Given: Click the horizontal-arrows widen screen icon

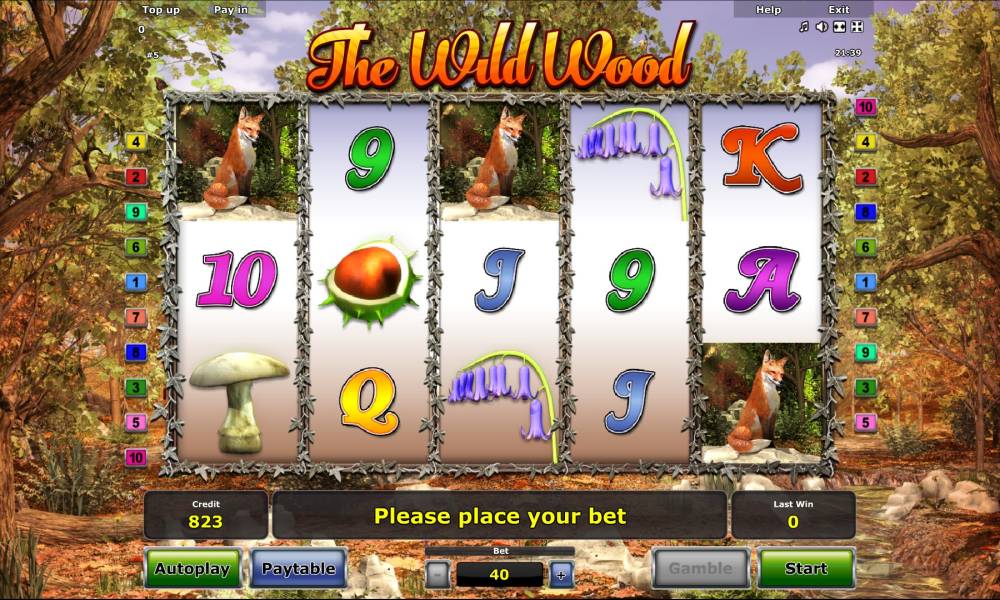Looking at the screenshot, I should (840, 27).
